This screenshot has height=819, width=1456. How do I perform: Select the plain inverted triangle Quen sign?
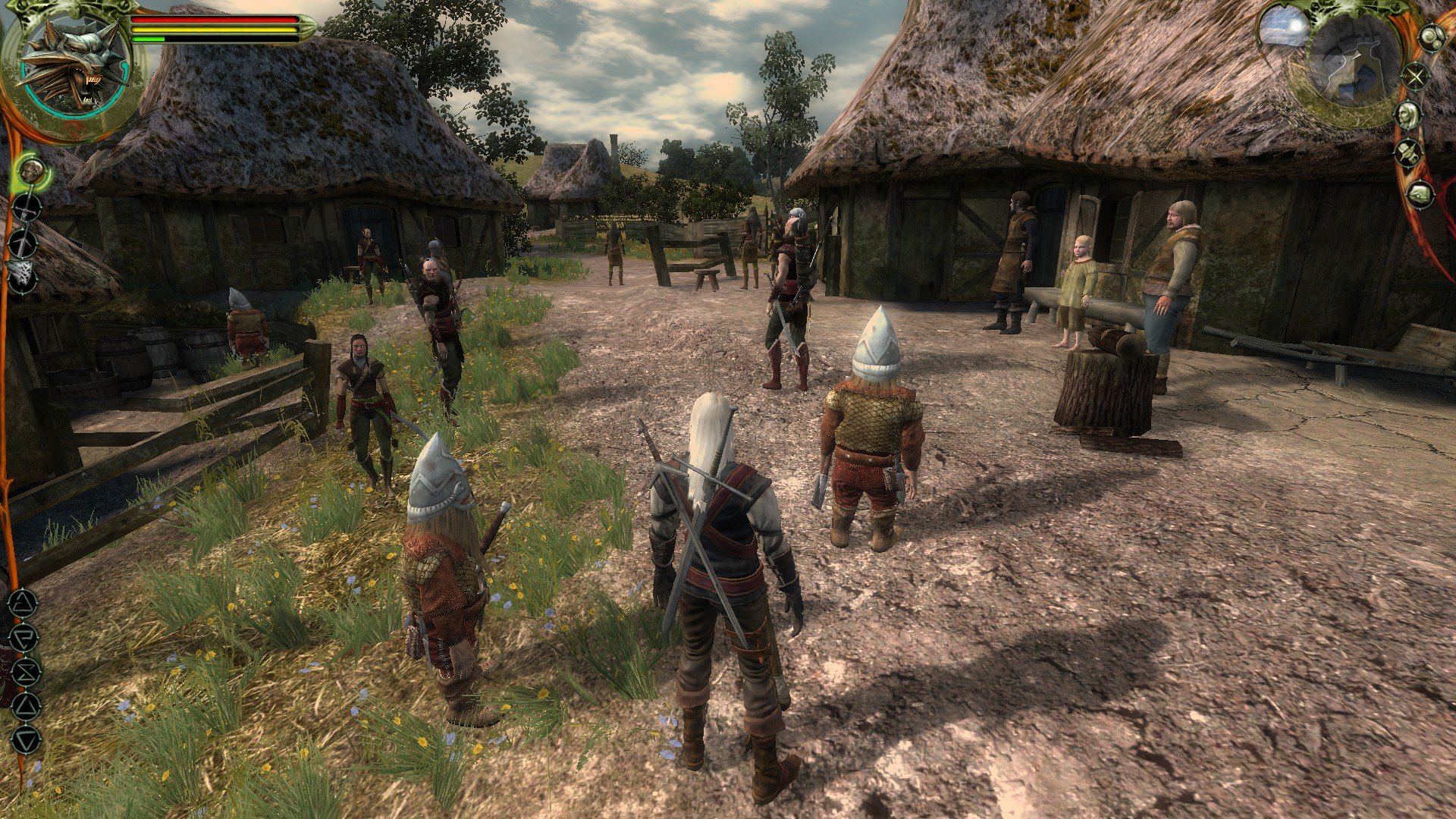click(x=26, y=739)
